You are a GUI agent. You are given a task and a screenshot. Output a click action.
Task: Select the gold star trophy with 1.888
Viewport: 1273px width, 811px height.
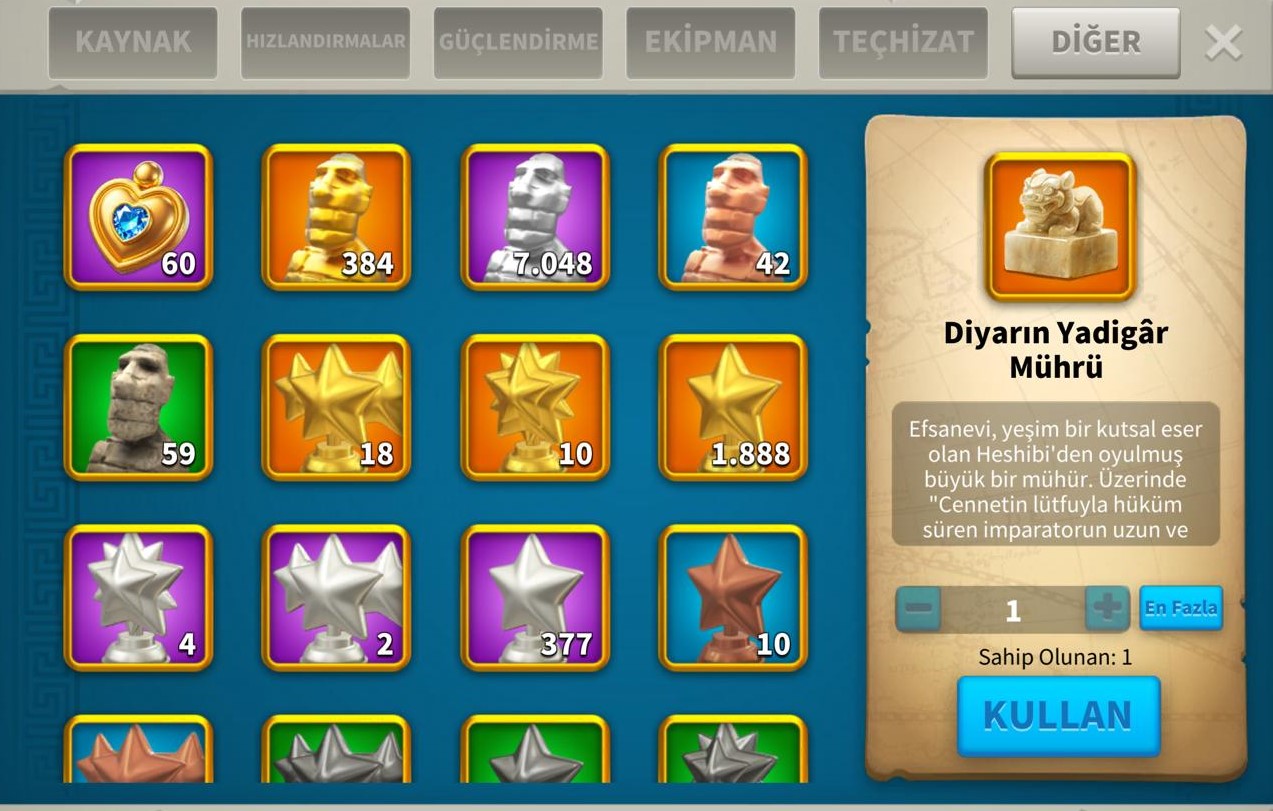coord(733,407)
